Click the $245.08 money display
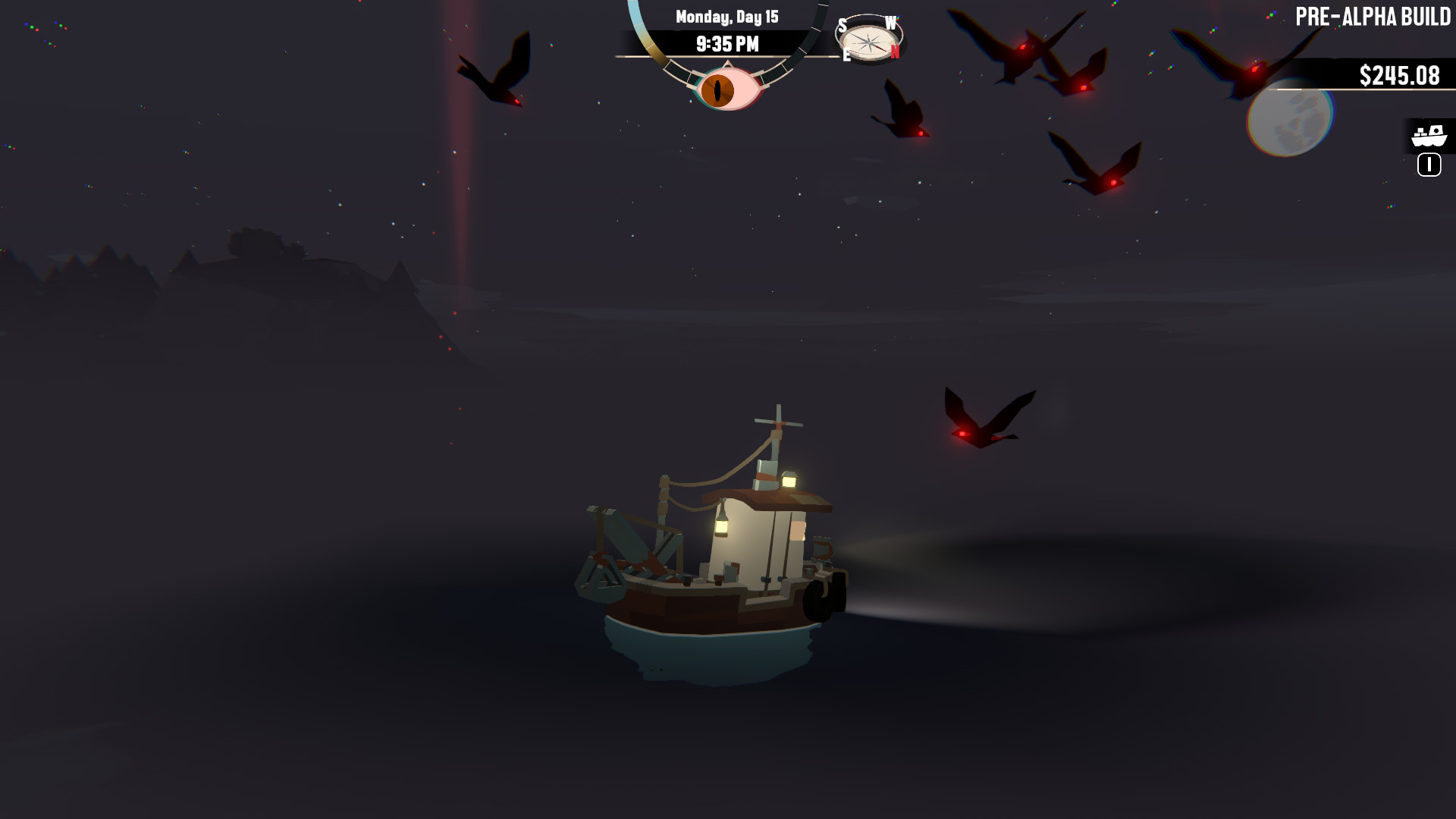The width and height of the screenshot is (1456, 819). click(x=1398, y=74)
